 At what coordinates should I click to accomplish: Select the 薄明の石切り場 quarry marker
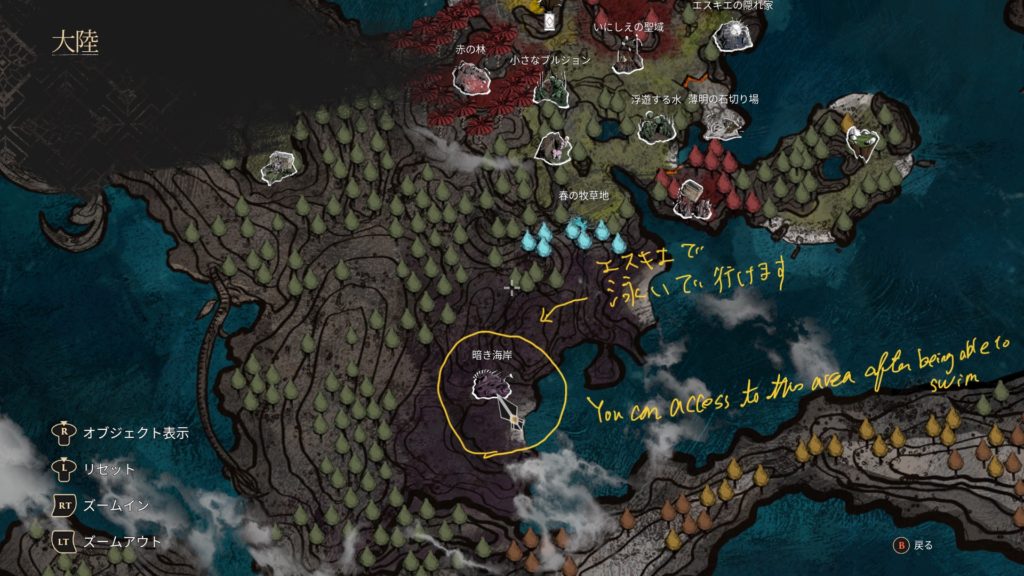724,123
